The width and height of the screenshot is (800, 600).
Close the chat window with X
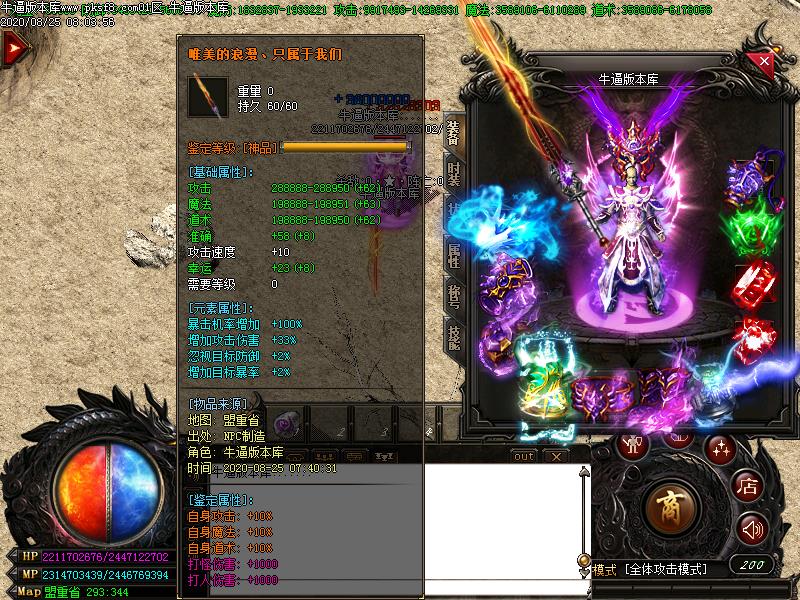tap(556, 456)
